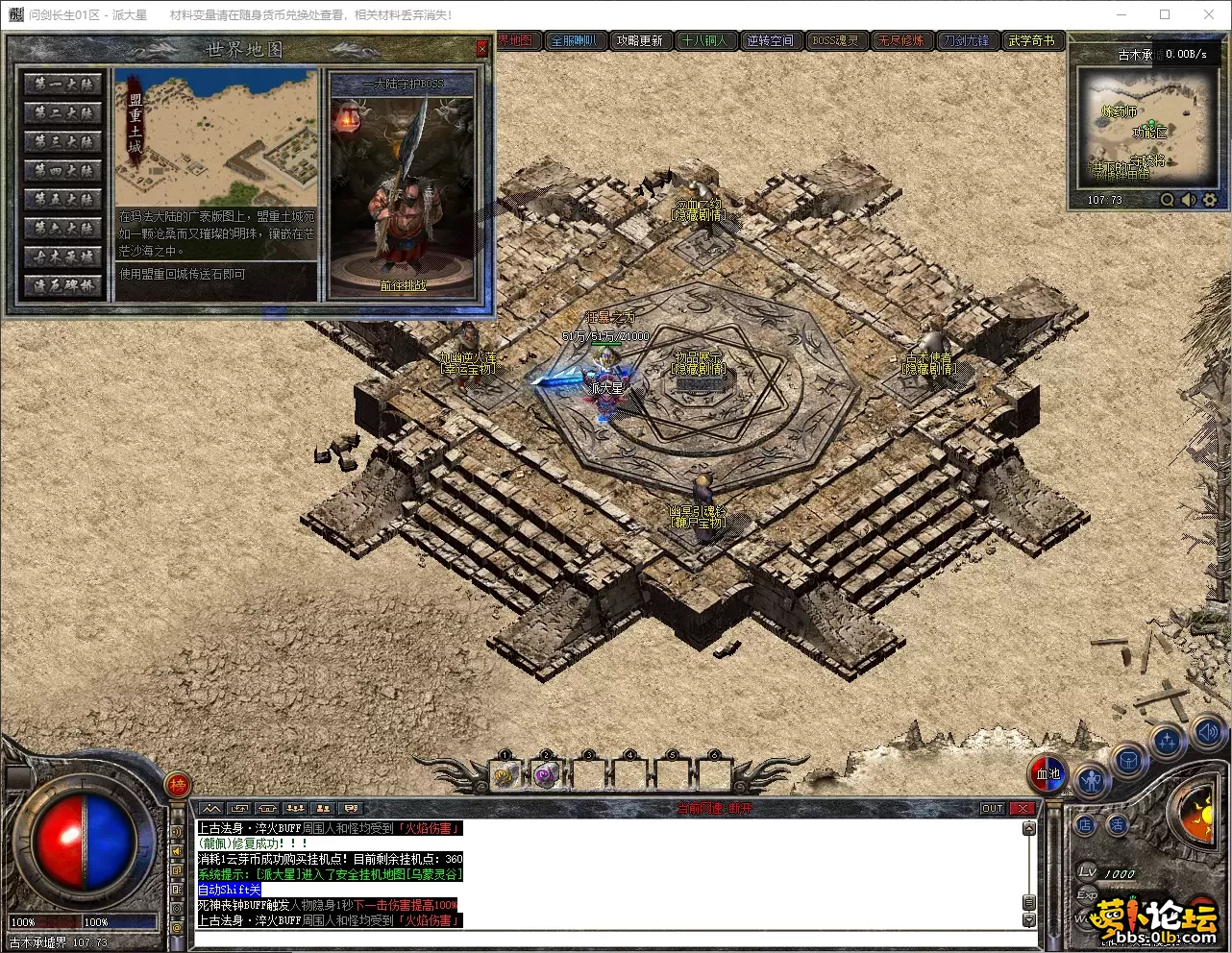Toggle the minimap speaker sound icon

tap(1189, 200)
